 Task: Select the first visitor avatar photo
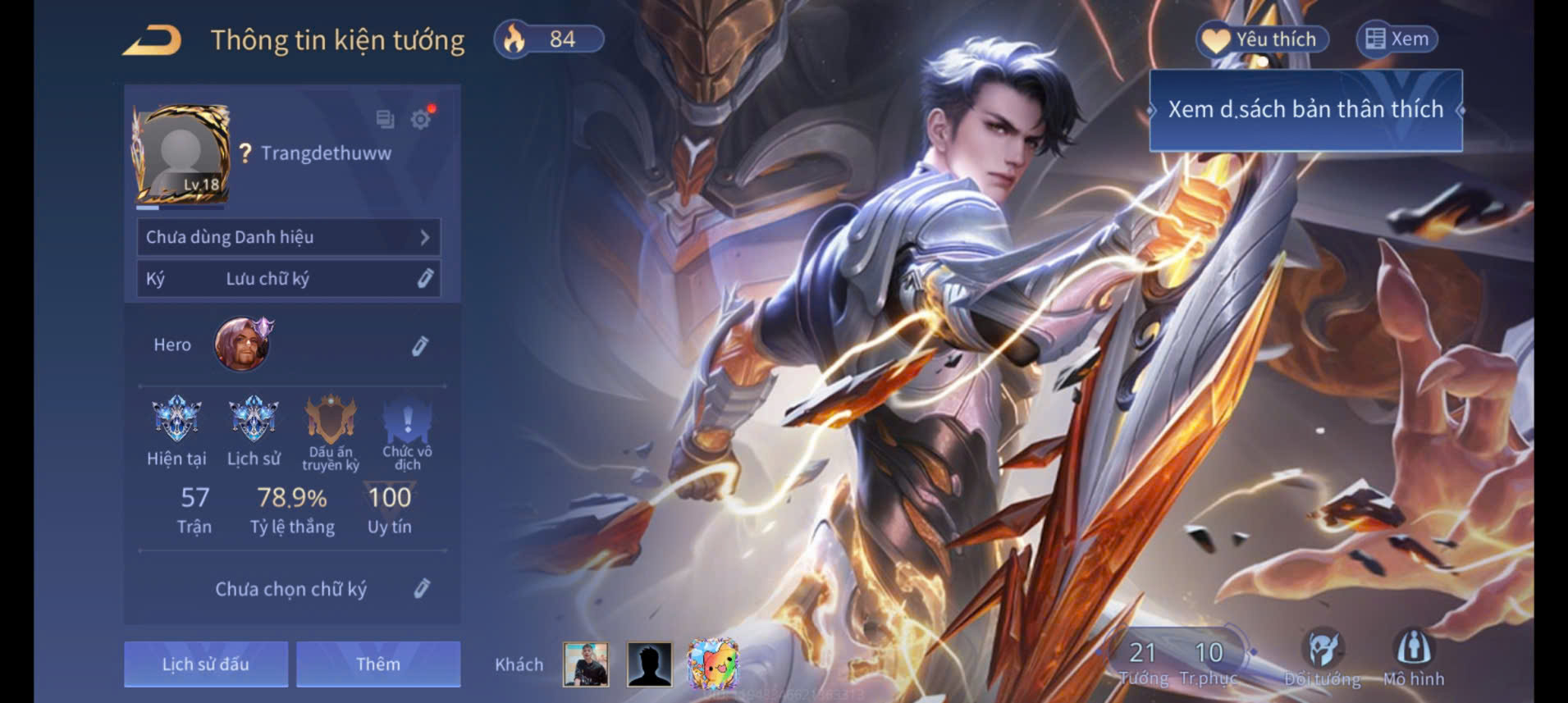click(586, 664)
